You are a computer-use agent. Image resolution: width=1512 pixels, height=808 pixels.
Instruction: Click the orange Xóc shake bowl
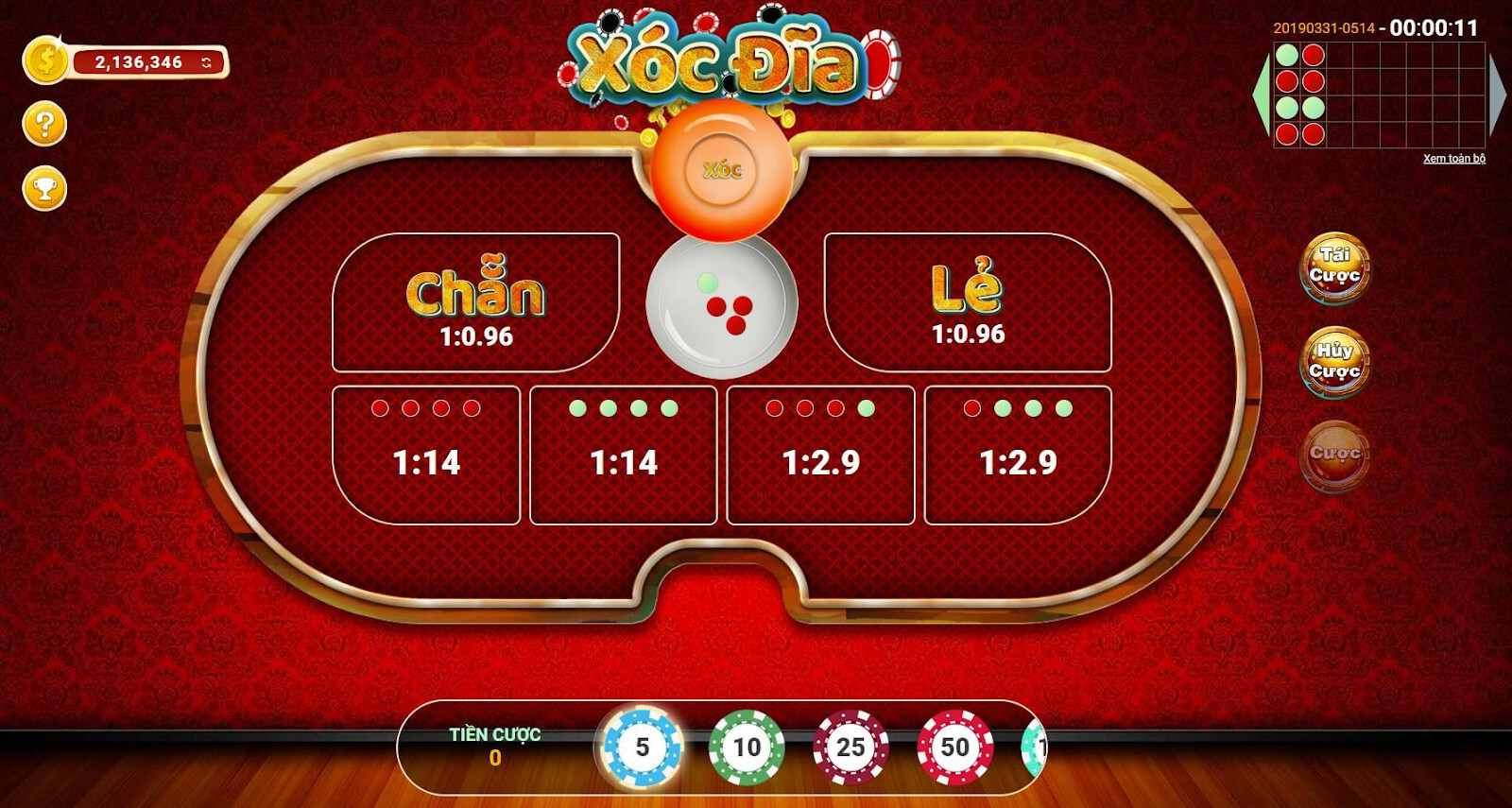point(723,170)
